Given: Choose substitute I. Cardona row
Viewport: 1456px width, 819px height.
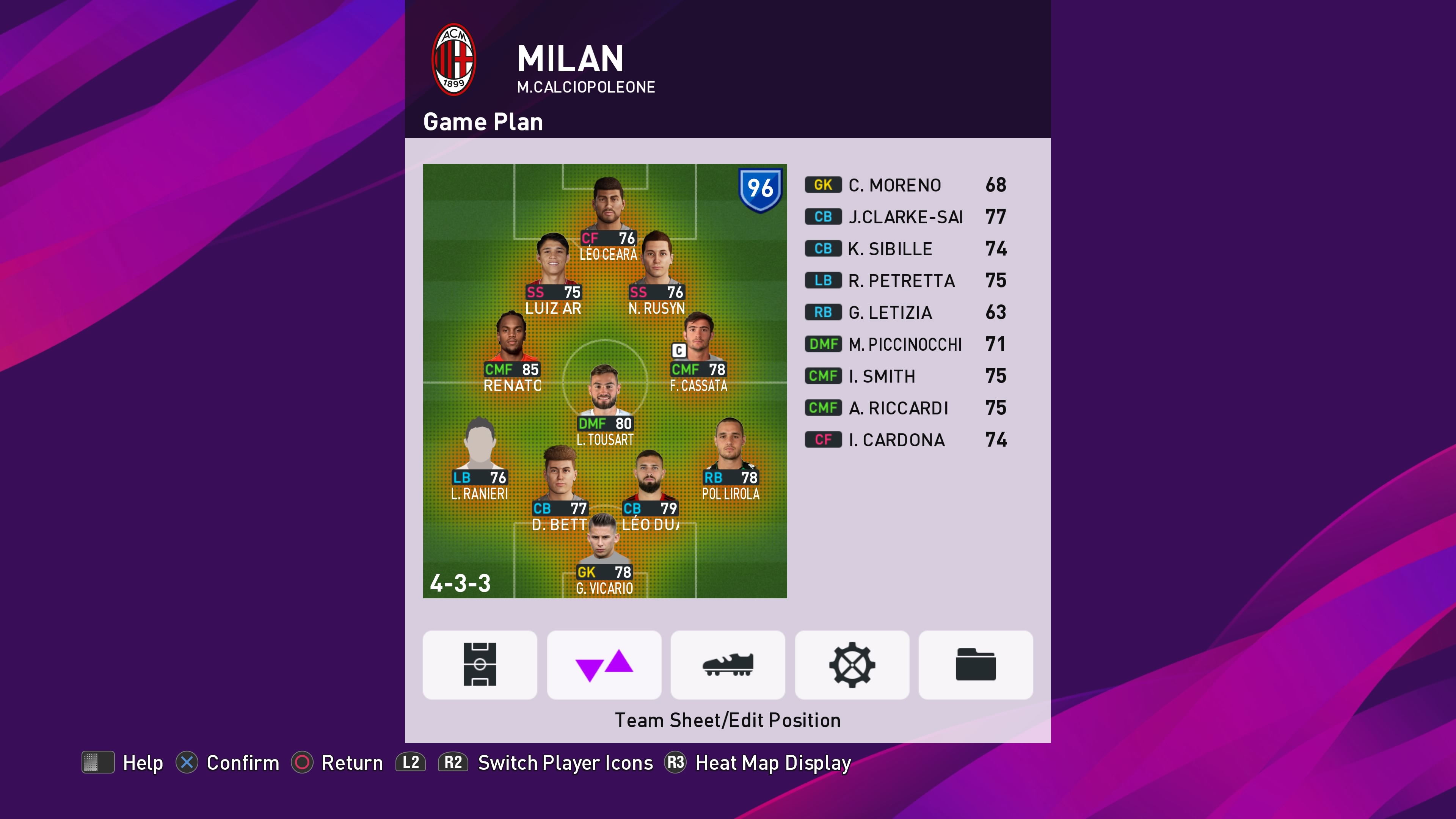Looking at the screenshot, I should 905,440.
